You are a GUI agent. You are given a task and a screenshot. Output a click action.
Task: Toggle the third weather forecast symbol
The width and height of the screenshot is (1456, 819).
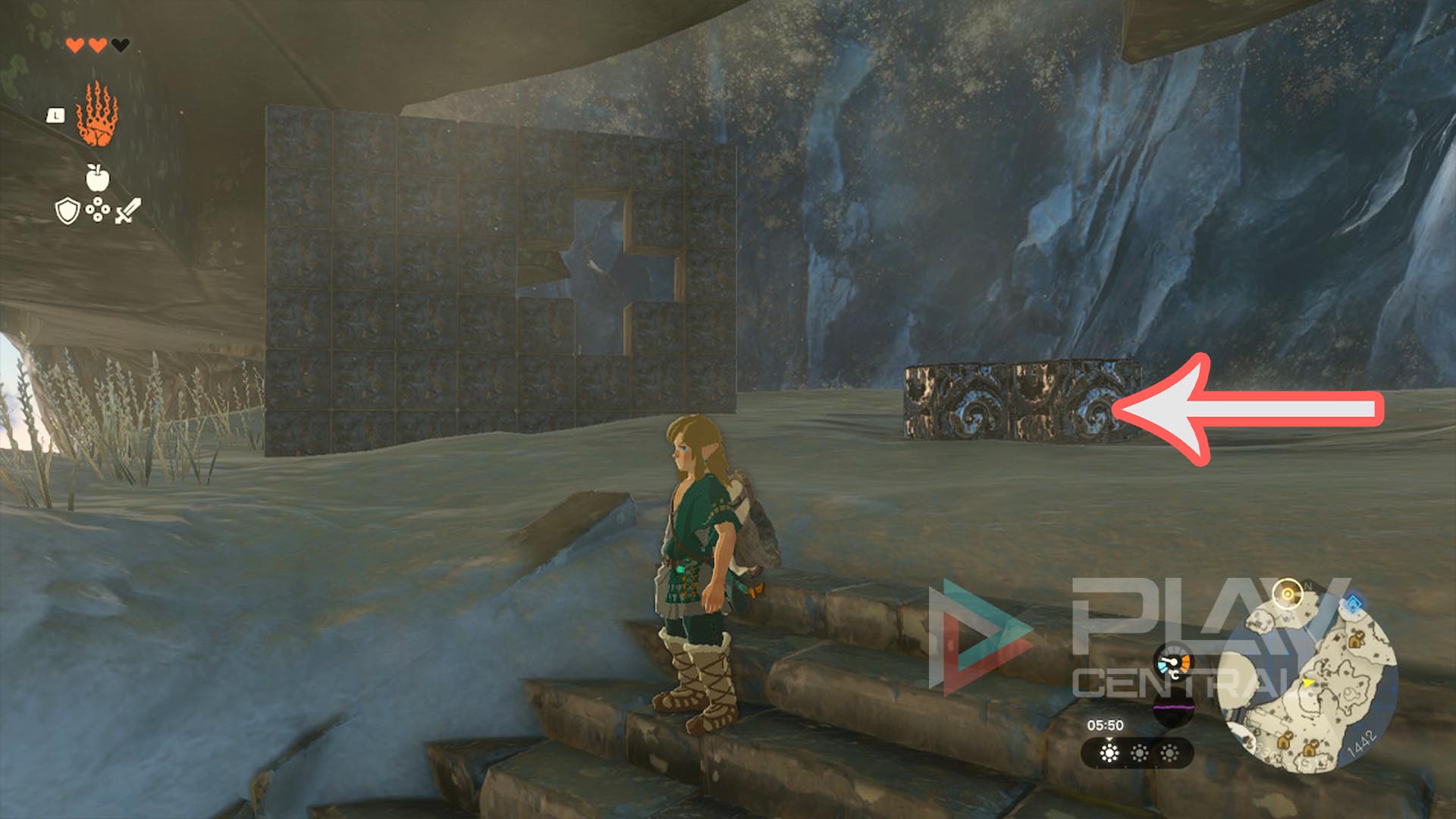(x=1169, y=754)
